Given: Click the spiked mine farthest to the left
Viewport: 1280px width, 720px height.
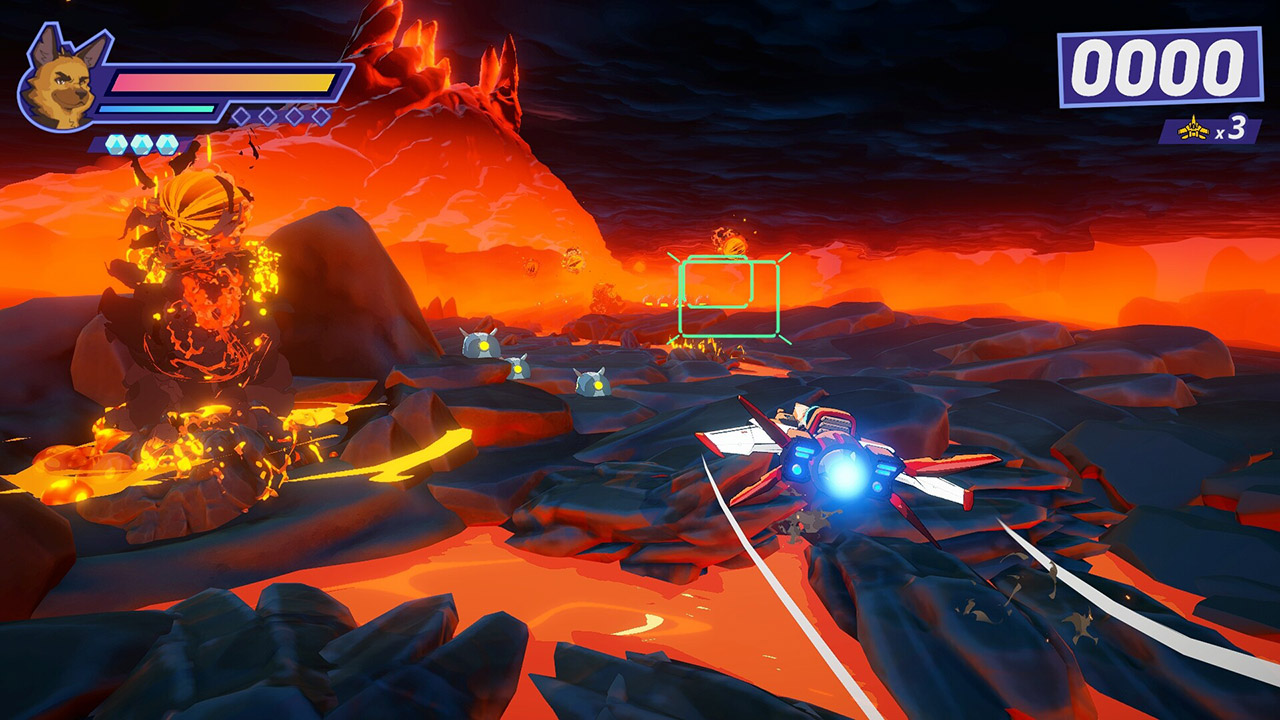Looking at the screenshot, I should pyautogui.click(x=481, y=345).
